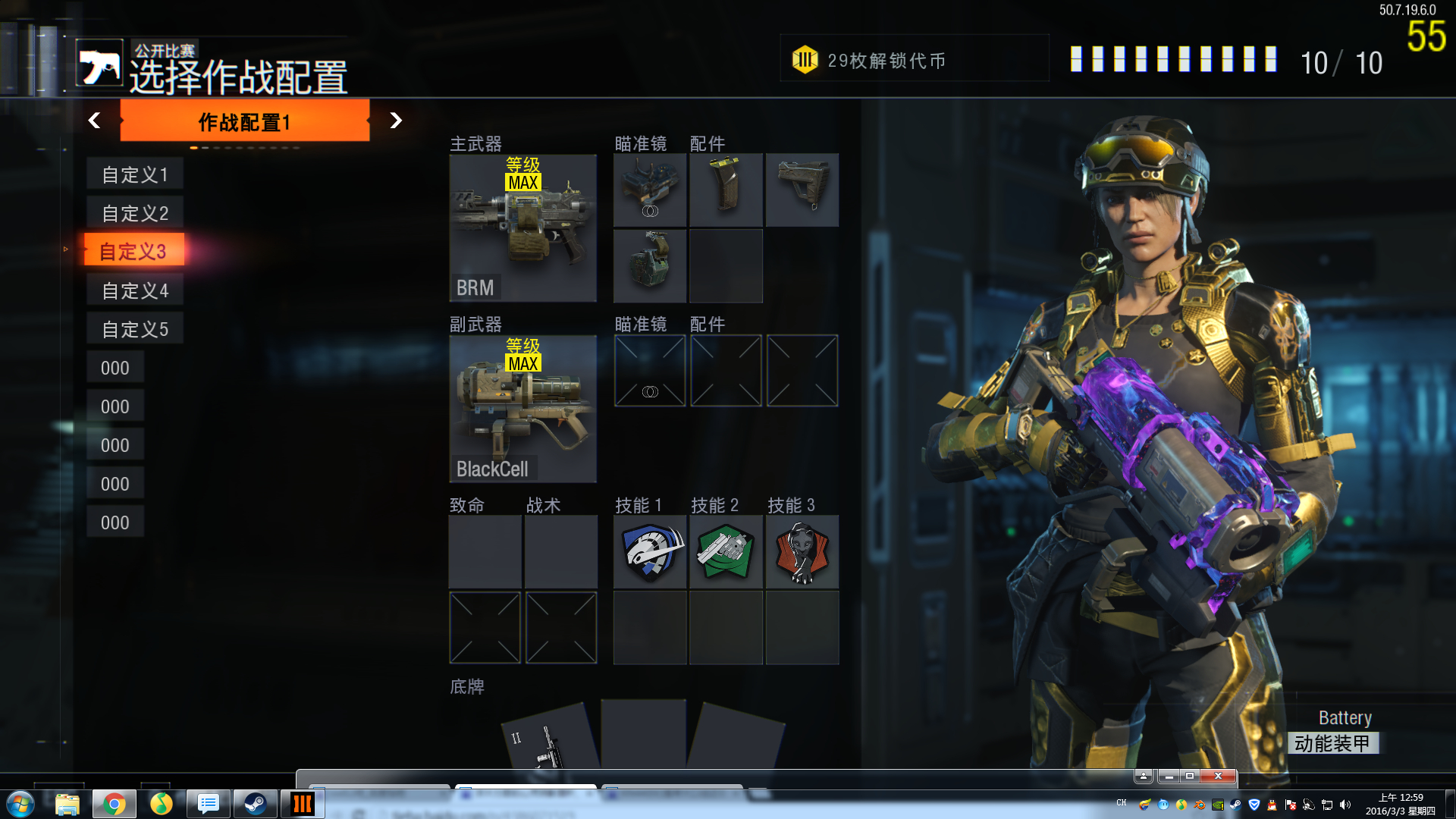The width and height of the screenshot is (1456, 819).
Task: Select the primary weapon optic slot
Action: [650, 190]
